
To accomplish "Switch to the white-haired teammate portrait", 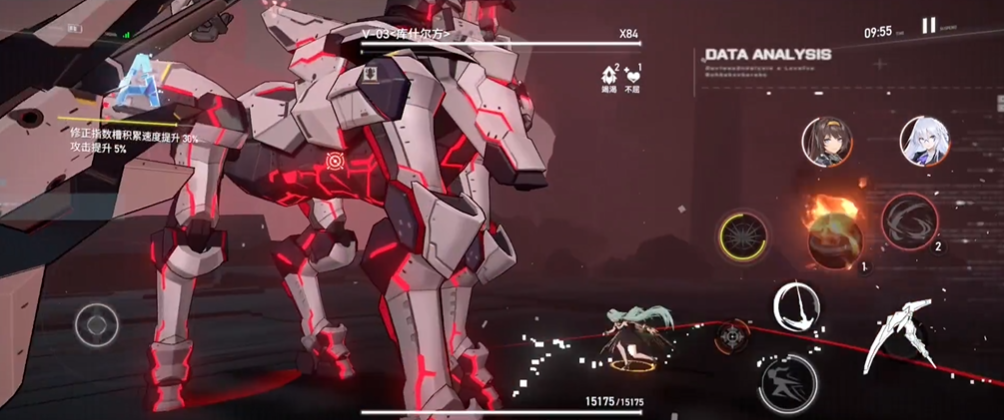I will 925,142.
